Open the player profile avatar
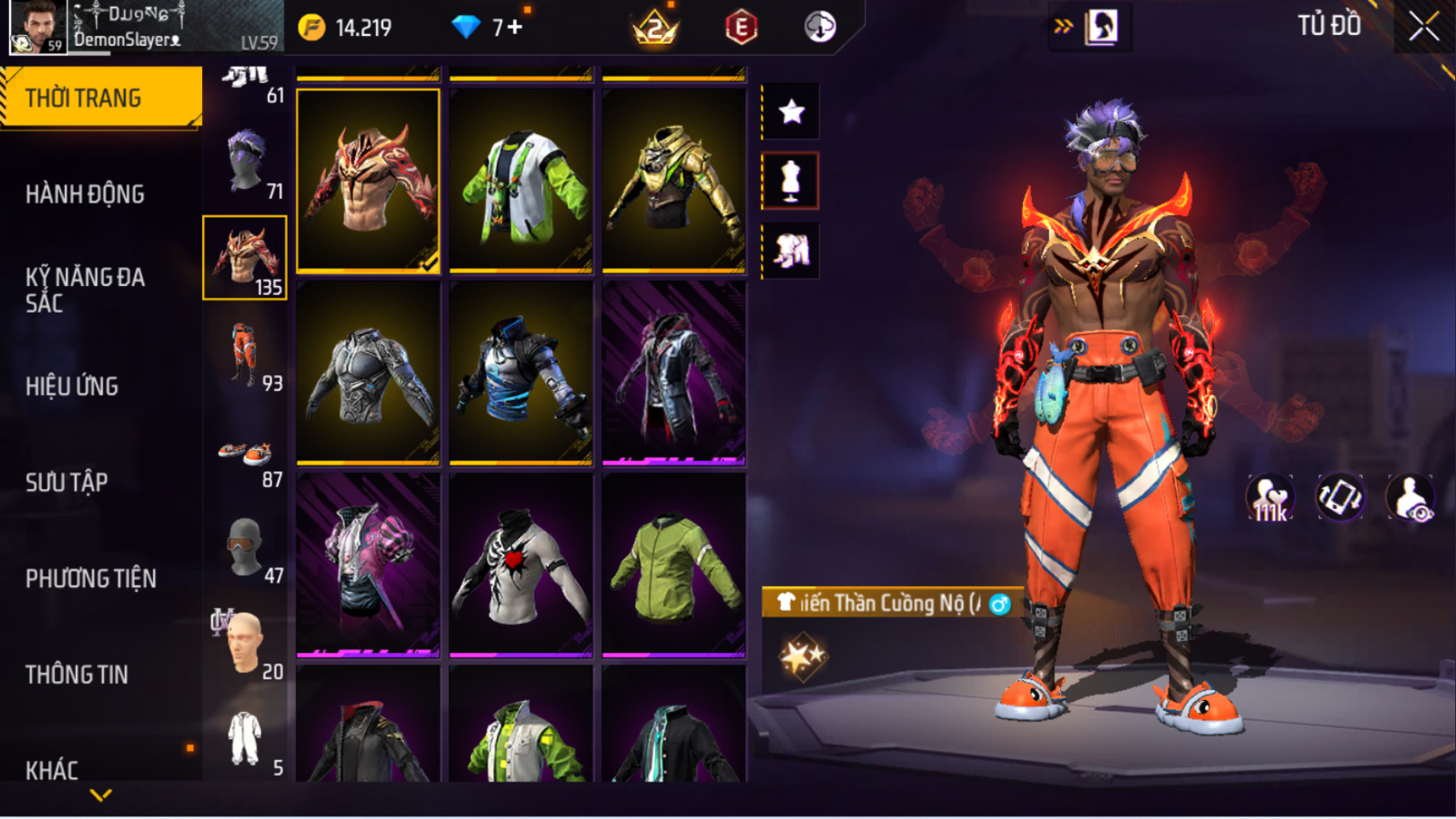The width and height of the screenshot is (1456, 819). [37, 27]
